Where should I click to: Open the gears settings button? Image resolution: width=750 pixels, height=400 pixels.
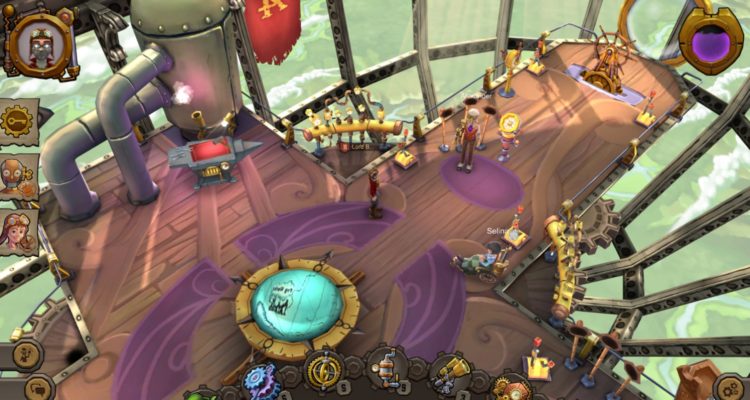729,387
